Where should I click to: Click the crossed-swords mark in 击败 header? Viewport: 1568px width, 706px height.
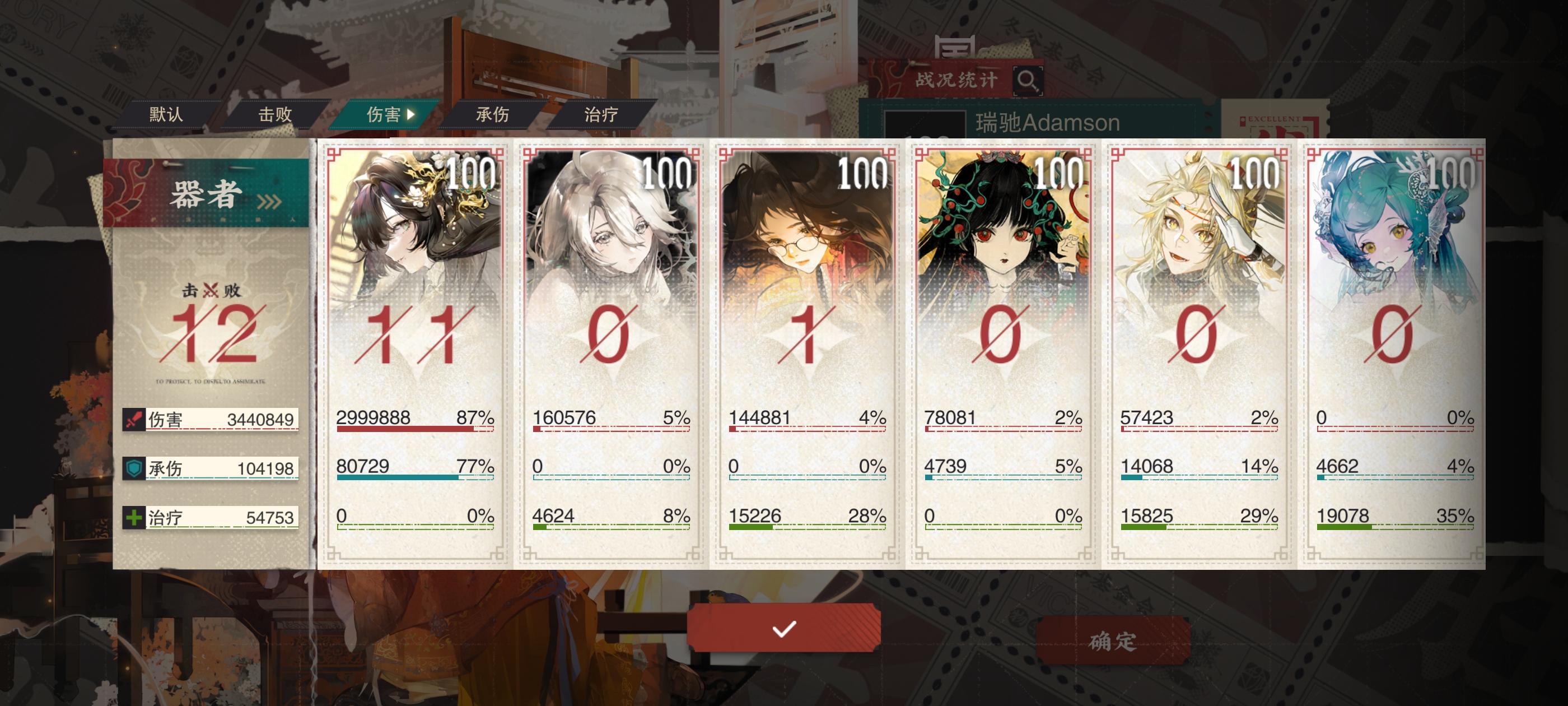coord(210,291)
